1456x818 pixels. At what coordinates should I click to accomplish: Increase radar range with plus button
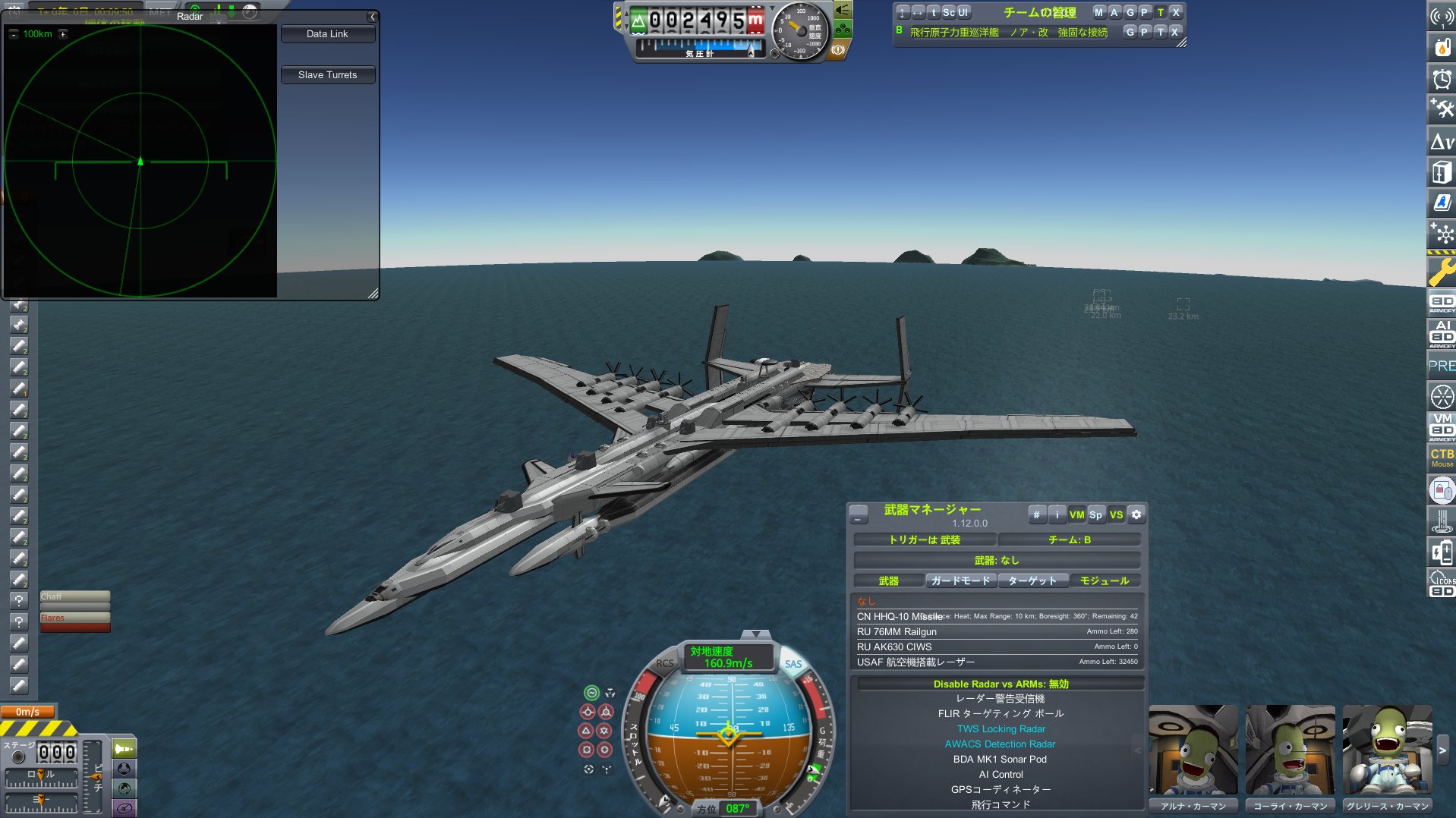pos(63,34)
